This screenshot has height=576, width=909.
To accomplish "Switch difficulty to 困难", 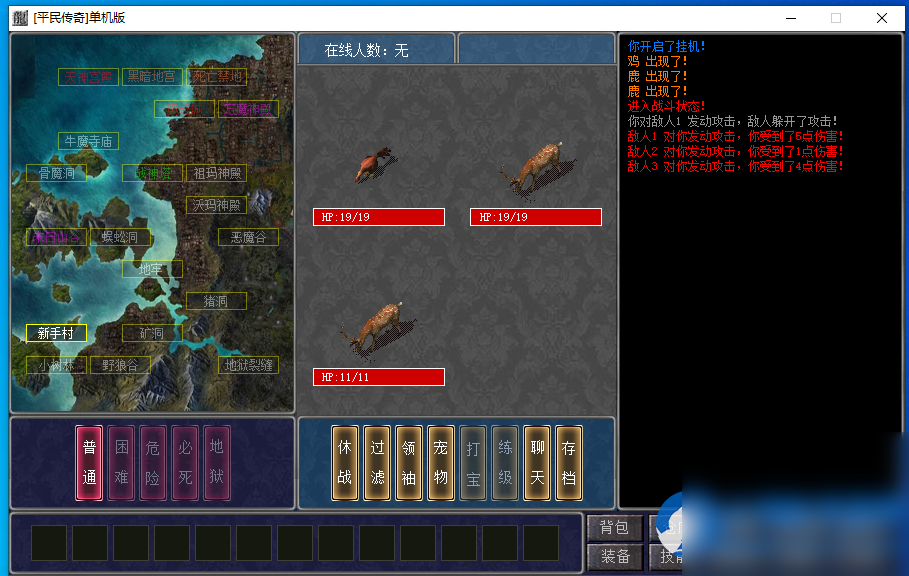I will pos(121,462).
